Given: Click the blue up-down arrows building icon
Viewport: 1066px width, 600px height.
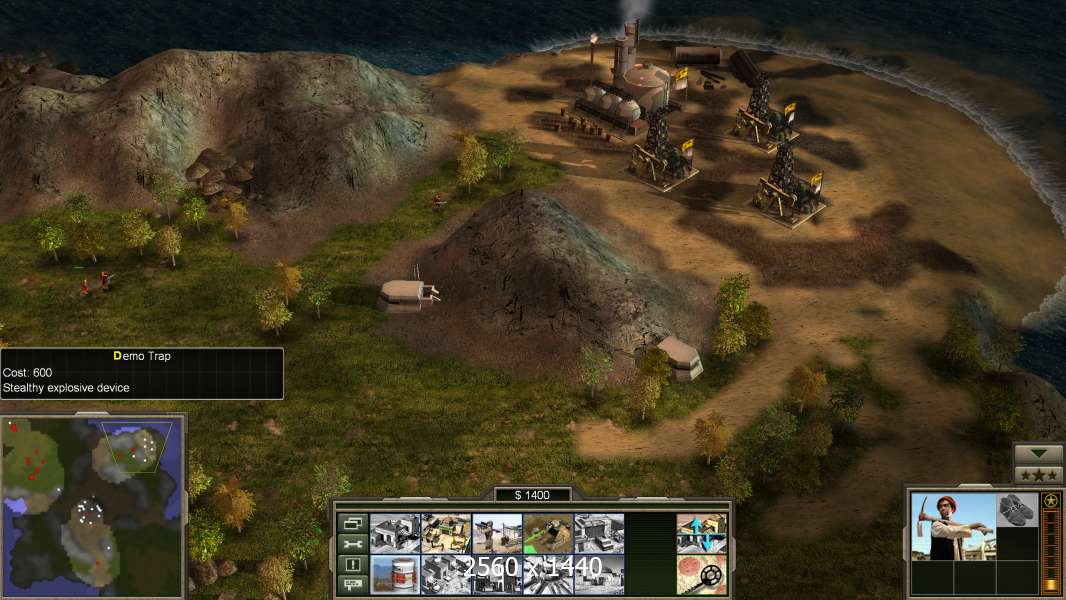Looking at the screenshot, I should click(701, 533).
